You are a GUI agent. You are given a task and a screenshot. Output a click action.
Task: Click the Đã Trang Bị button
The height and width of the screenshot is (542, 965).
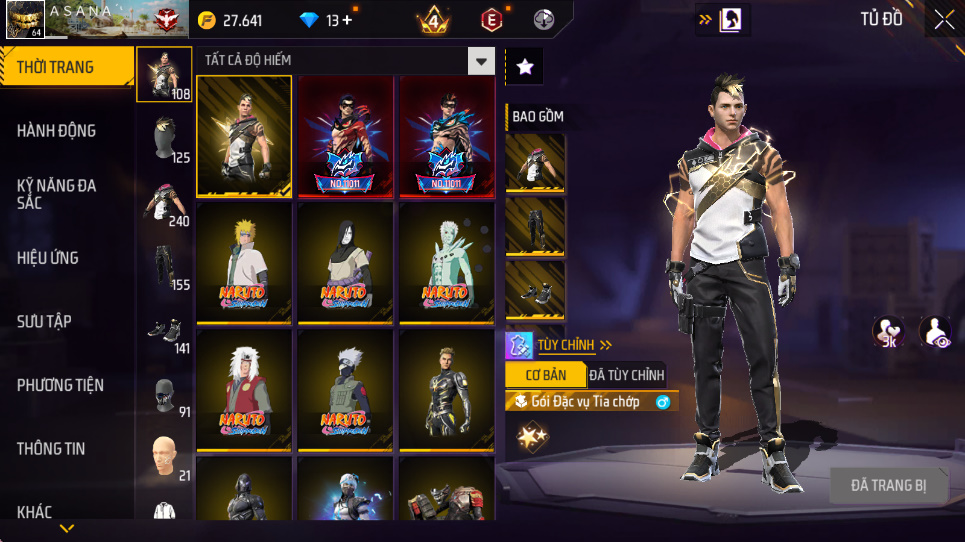(x=888, y=486)
